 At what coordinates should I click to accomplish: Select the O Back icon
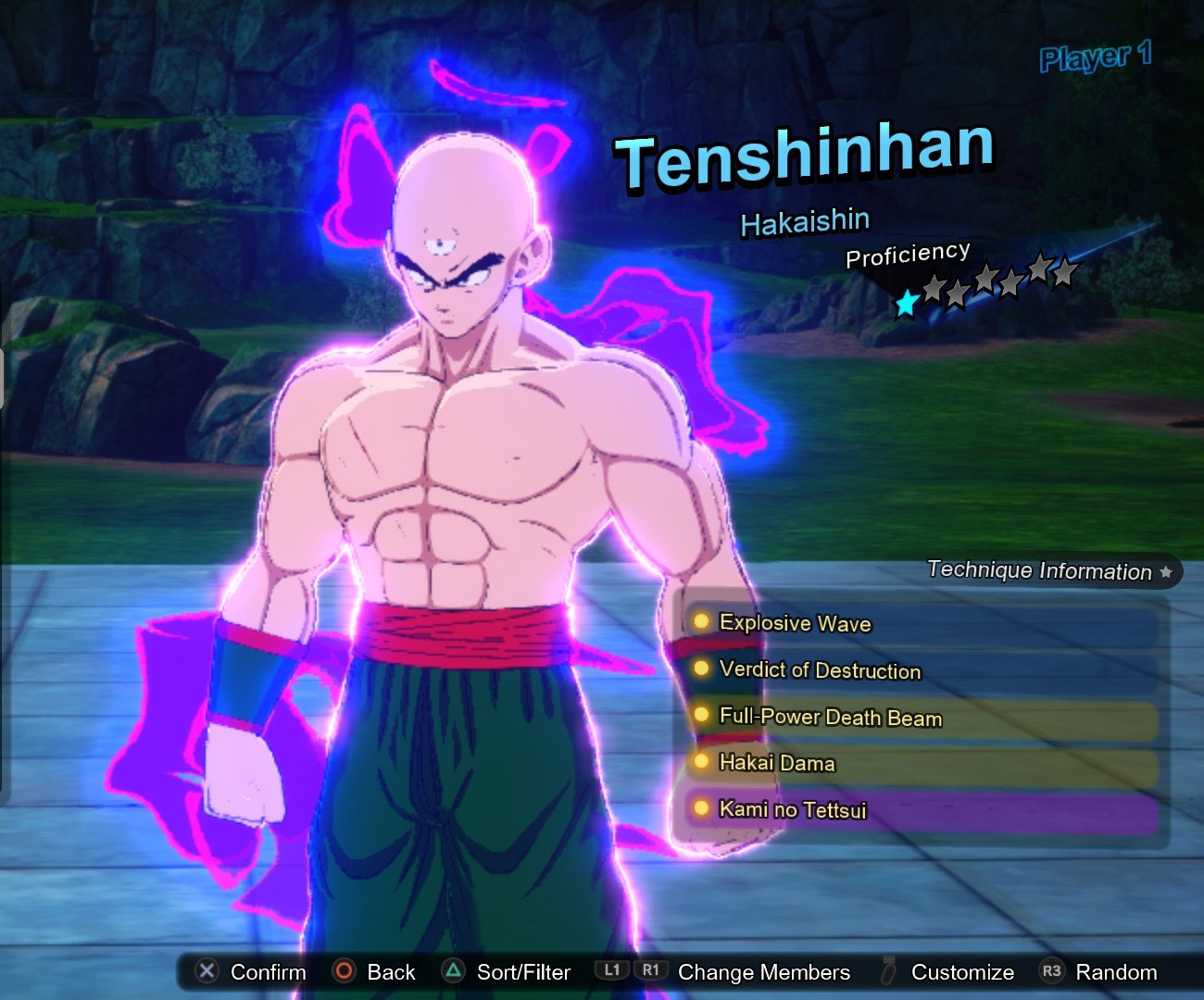[x=345, y=972]
